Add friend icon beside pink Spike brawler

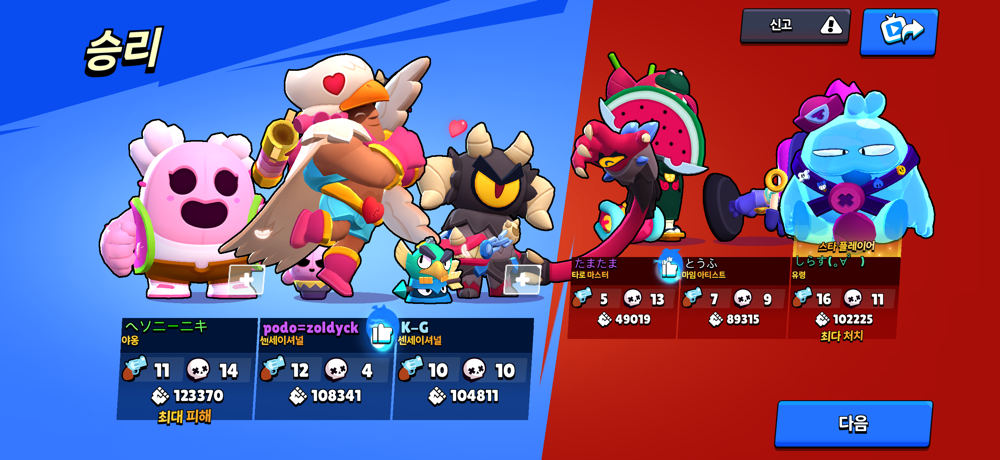[245, 280]
